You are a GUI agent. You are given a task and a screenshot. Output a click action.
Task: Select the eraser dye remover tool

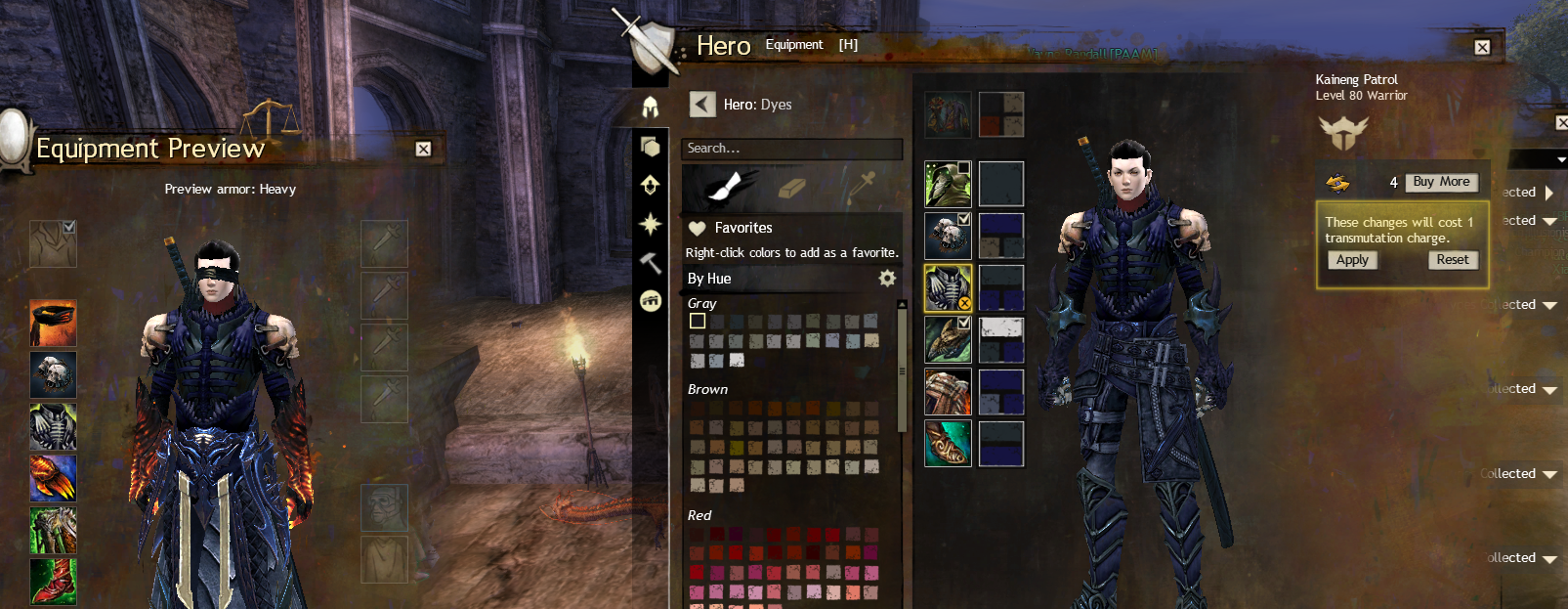(791, 186)
